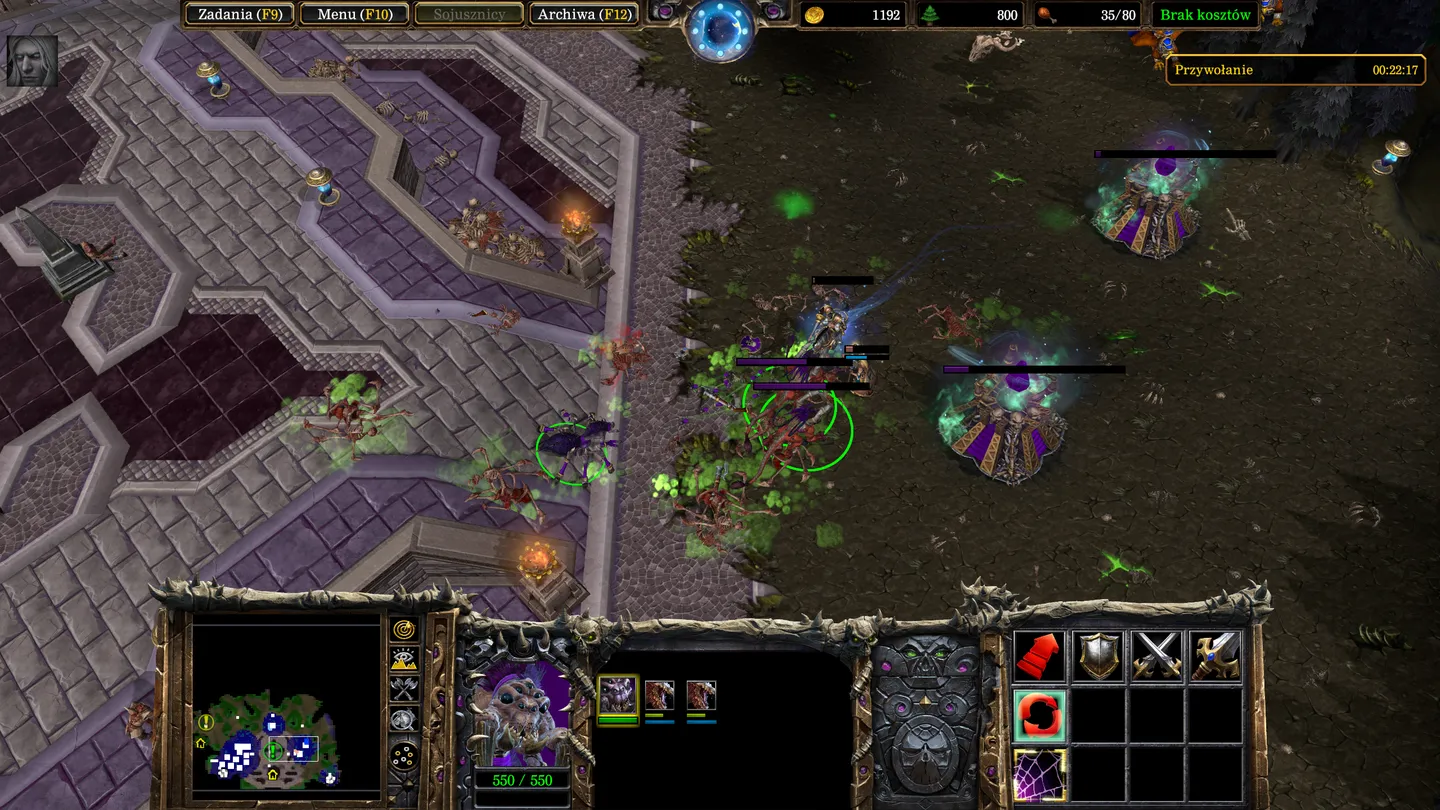Click the signal ping icon beside the minimap

pyautogui.click(x=403, y=630)
